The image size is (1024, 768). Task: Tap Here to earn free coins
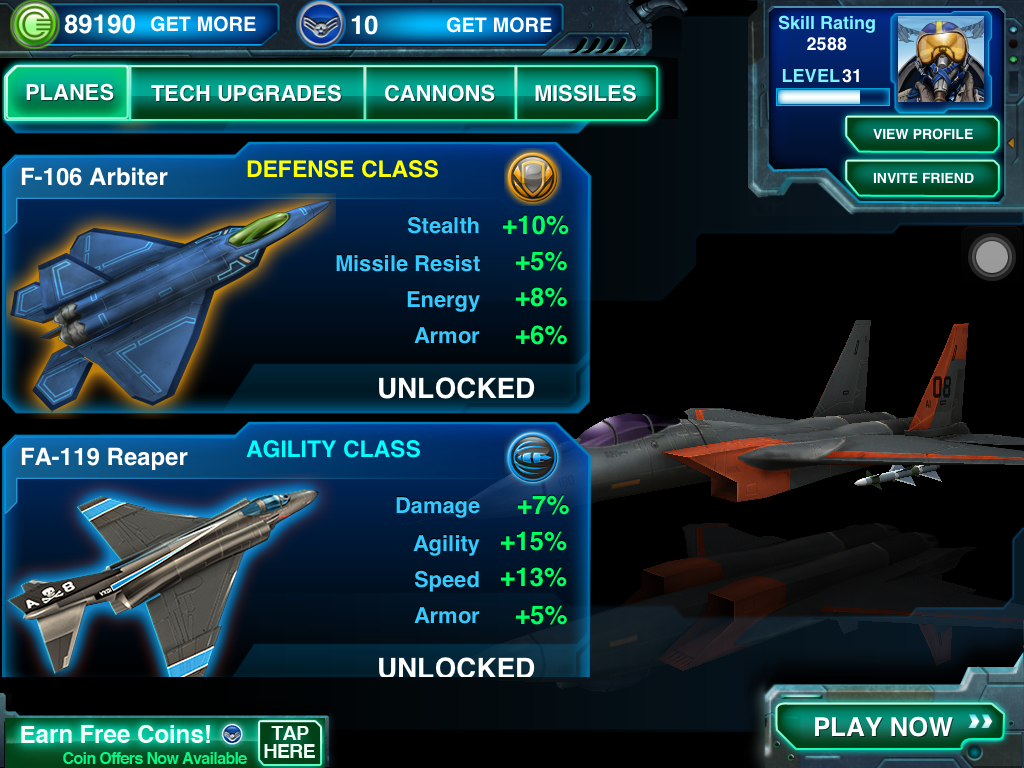290,742
